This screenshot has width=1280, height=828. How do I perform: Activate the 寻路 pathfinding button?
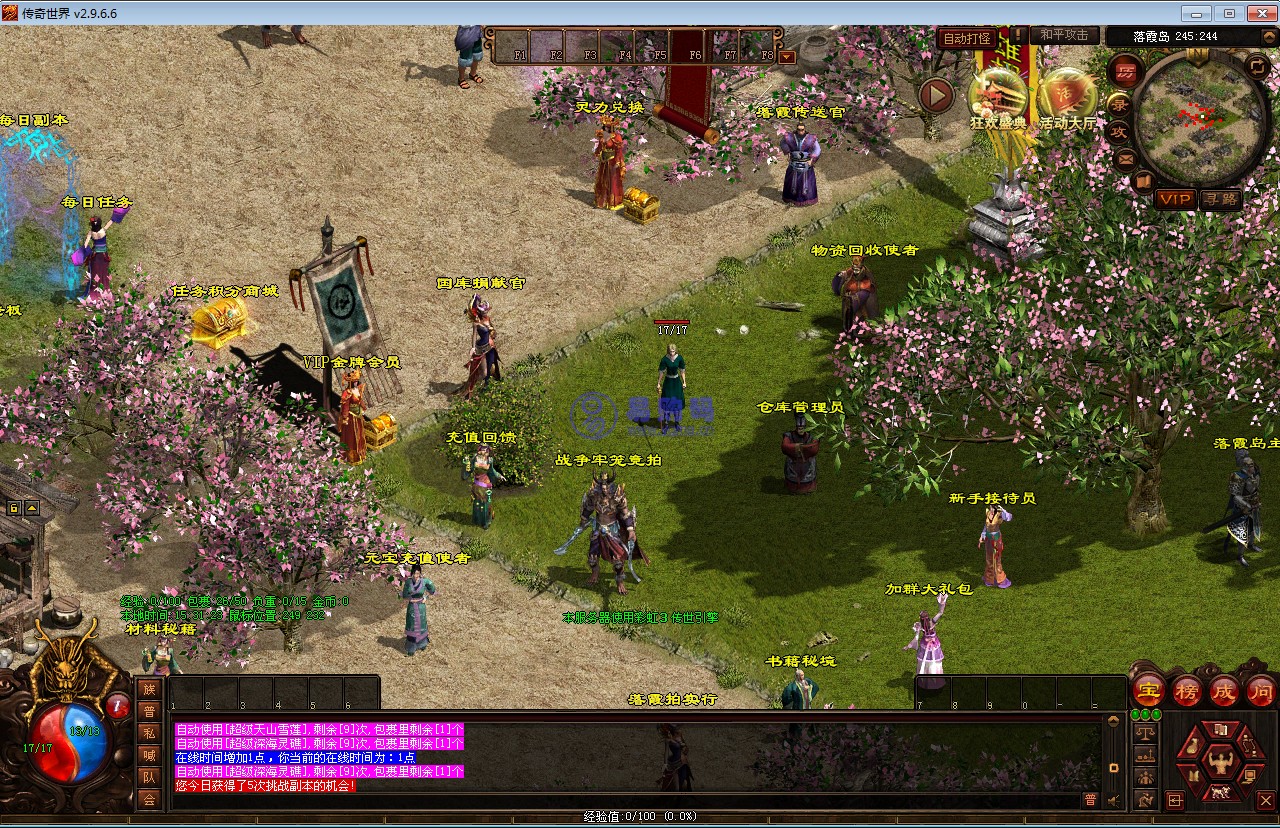(x=1219, y=199)
